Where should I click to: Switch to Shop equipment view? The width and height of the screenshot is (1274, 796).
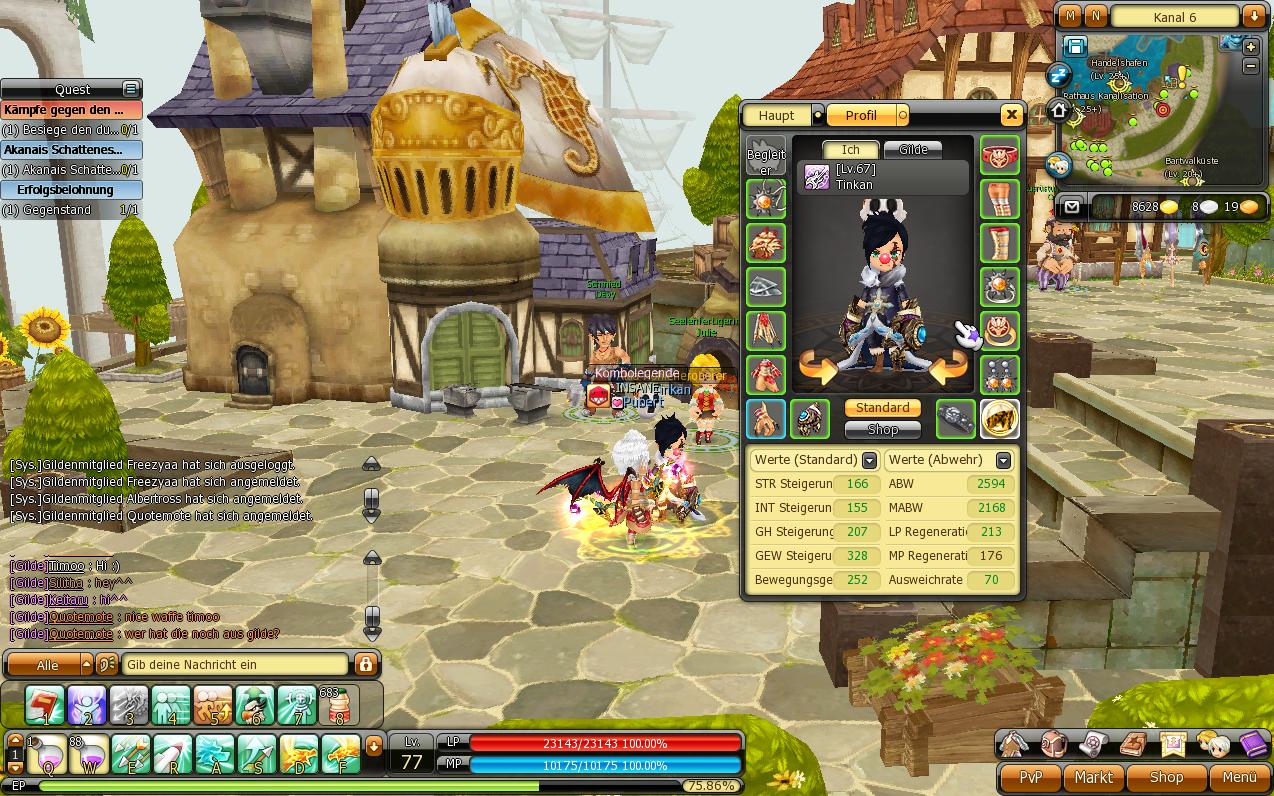click(882, 430)
